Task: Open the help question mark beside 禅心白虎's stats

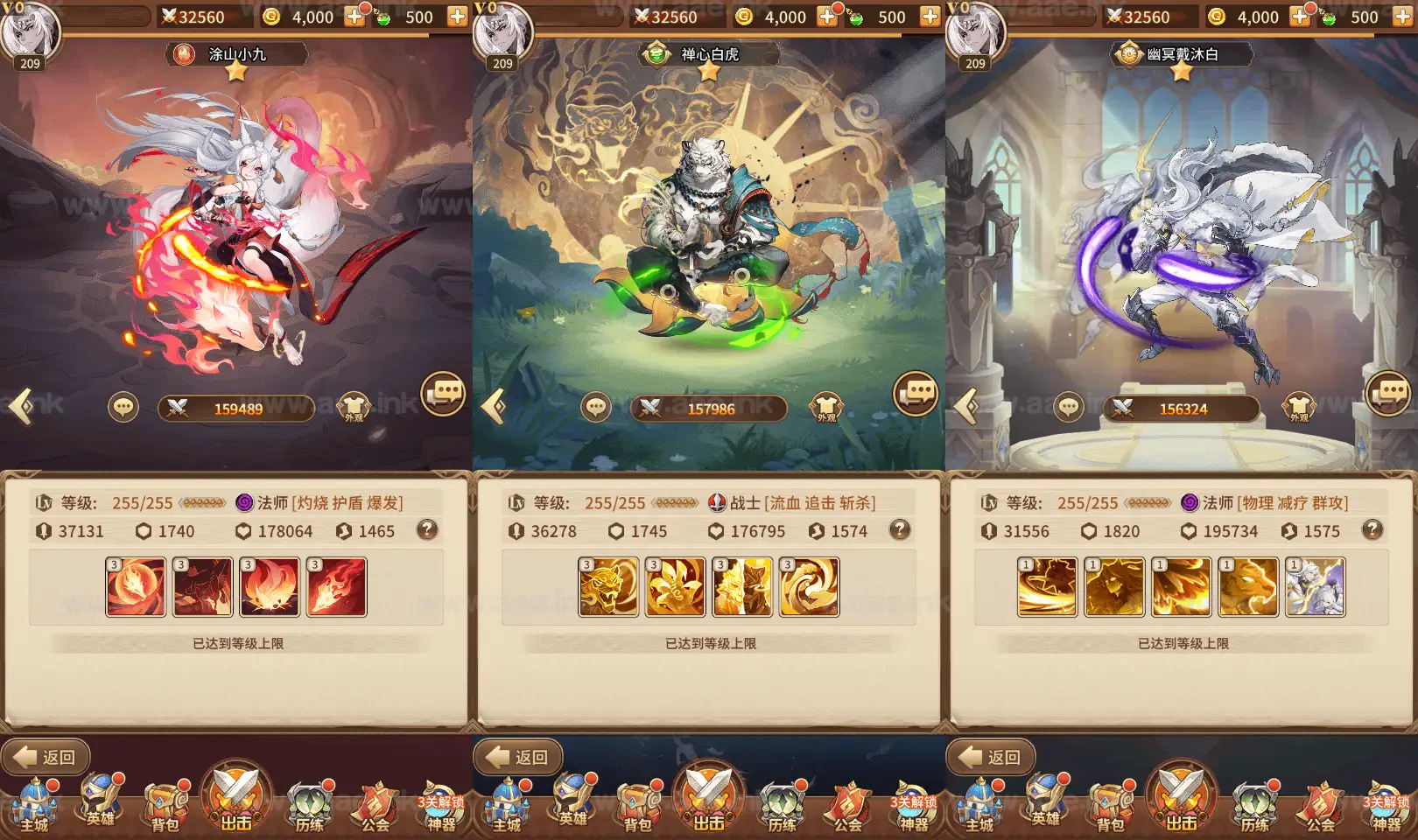Action: pos(900,531)
